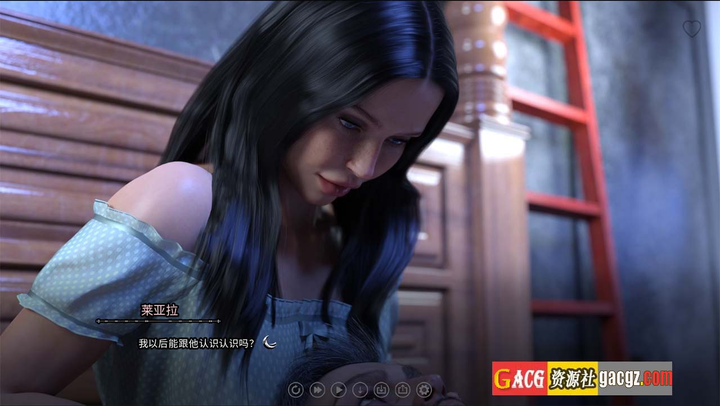Toggle the auto-play triangle button
This screenshot has width=720, height=406.
338,389
